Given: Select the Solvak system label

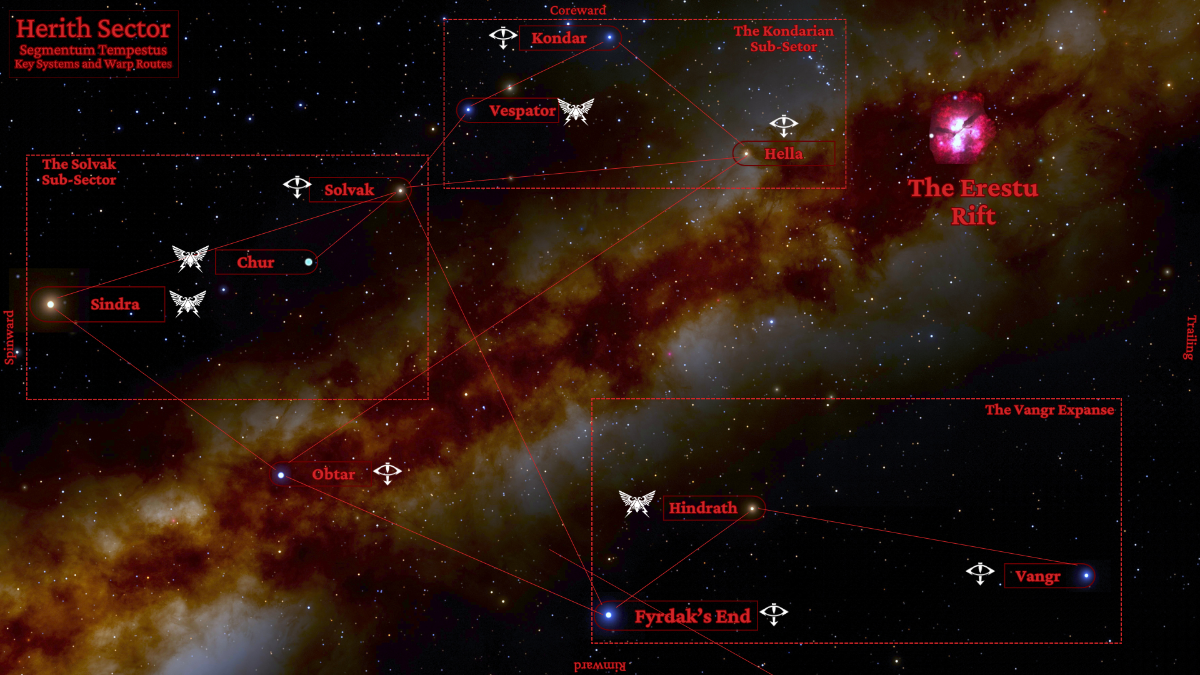Looking at the screenshot, I should click(349, 190).
